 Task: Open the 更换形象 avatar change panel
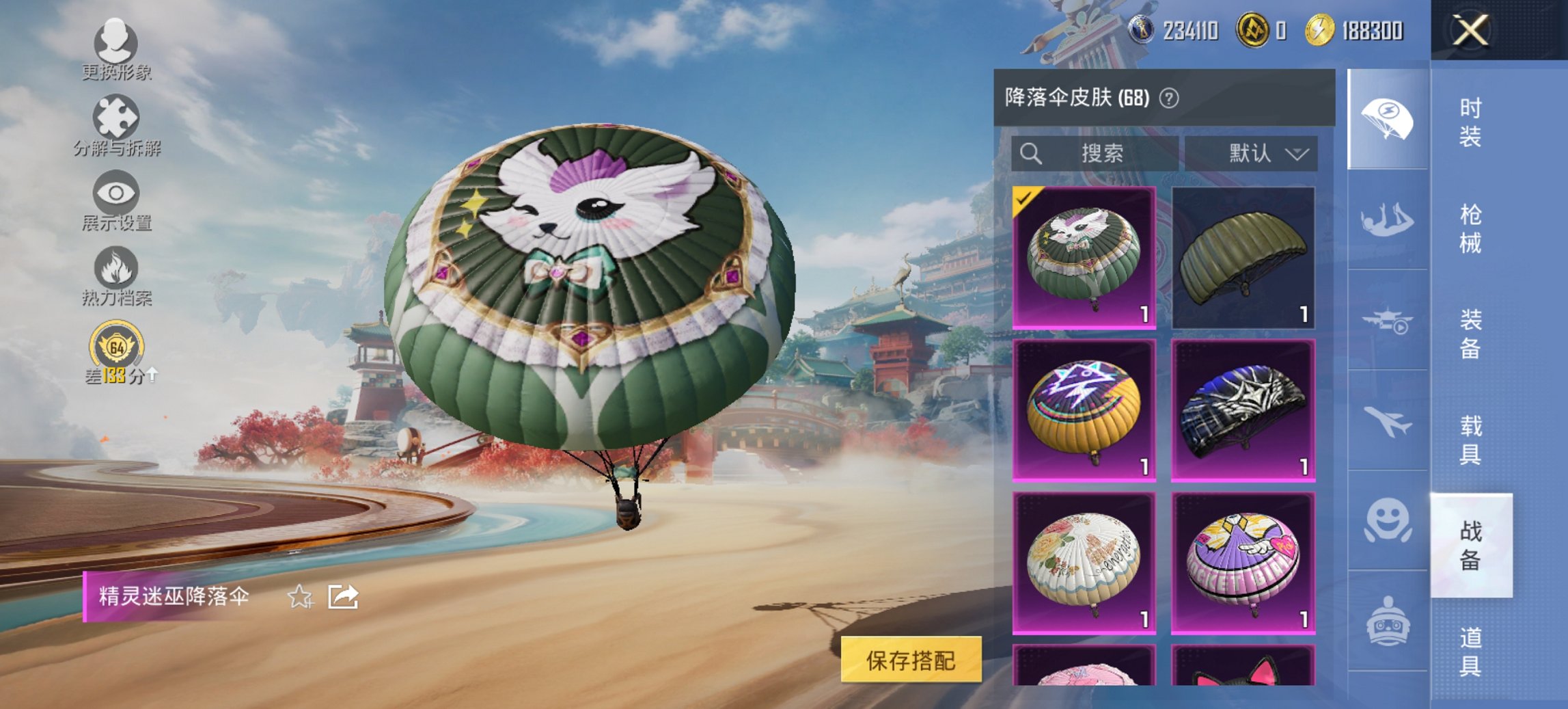(x=118, y=51)
